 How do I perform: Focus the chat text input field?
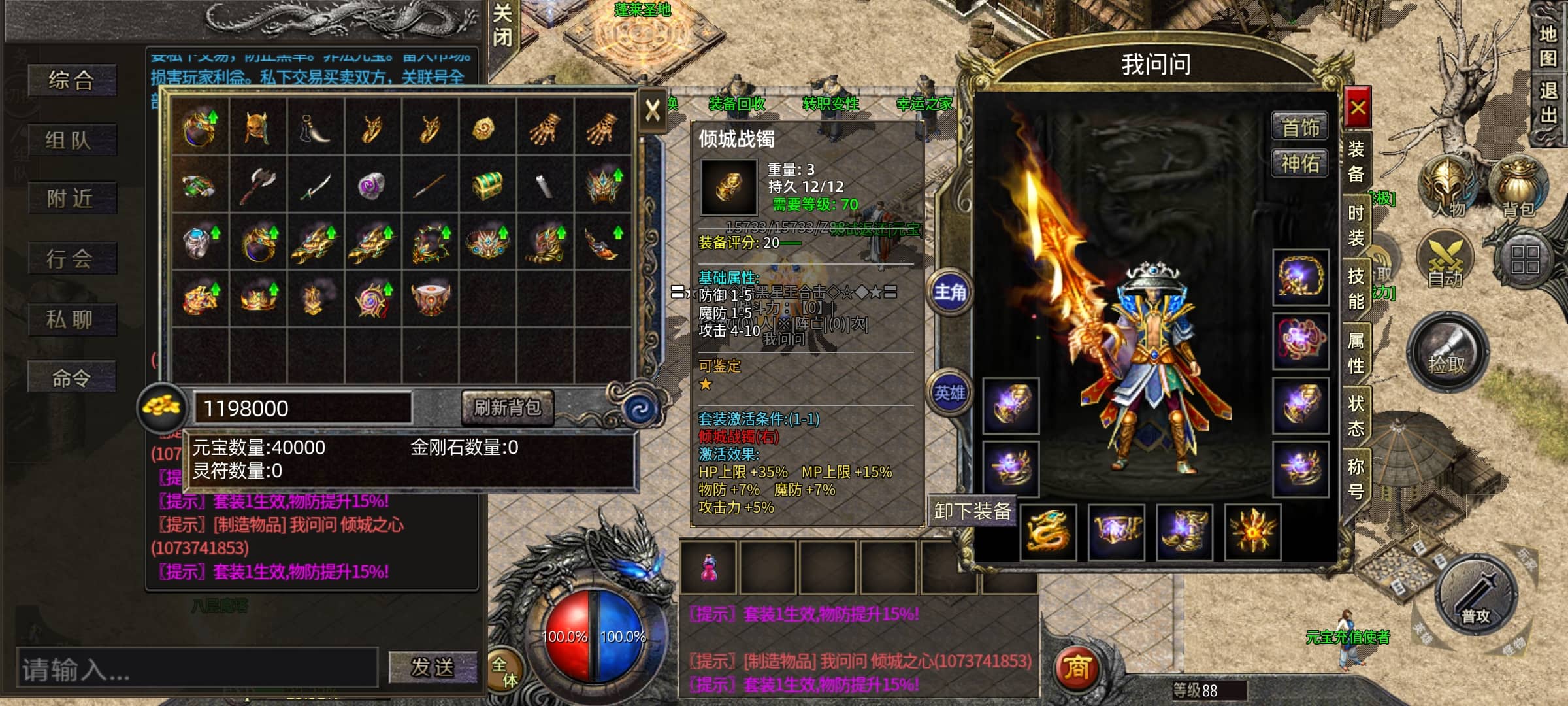click(x=196, y=668)
